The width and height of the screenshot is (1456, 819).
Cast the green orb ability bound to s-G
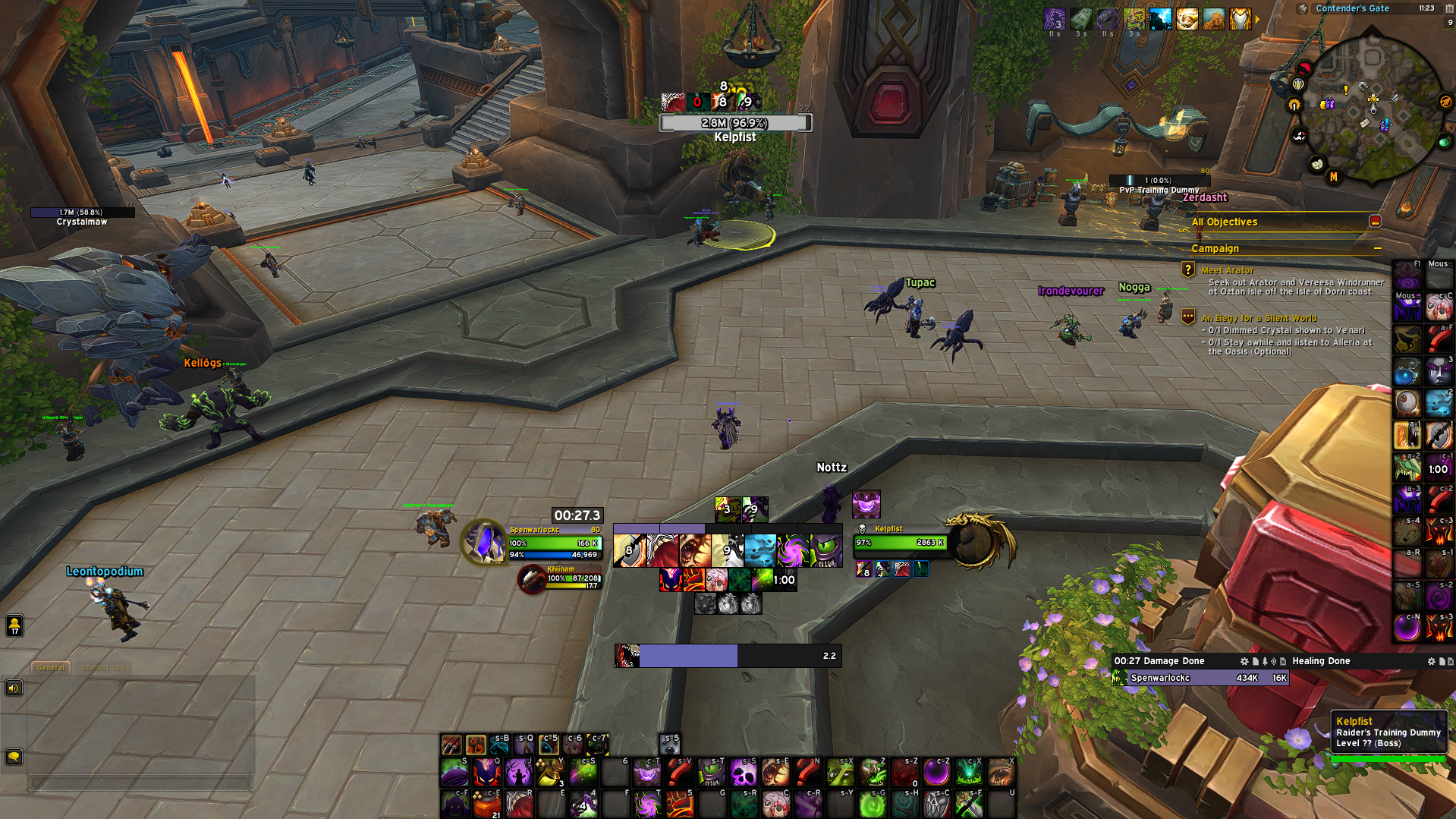point(873,804)
